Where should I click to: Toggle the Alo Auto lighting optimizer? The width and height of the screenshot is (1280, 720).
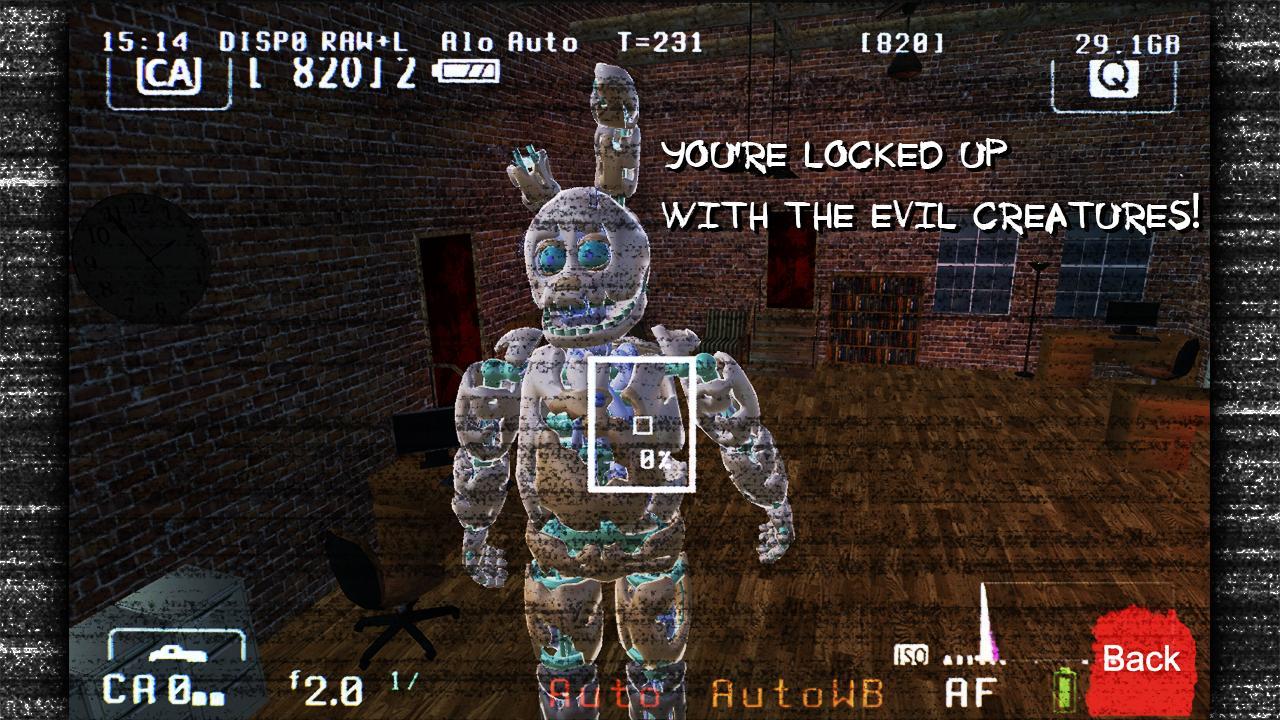(x=512, y=41)
